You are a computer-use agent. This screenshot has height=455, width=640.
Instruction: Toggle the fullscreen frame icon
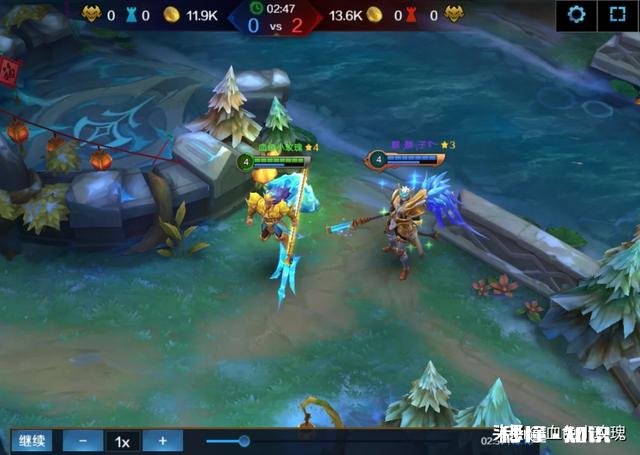pyautogui.click(x=615, y=15)
